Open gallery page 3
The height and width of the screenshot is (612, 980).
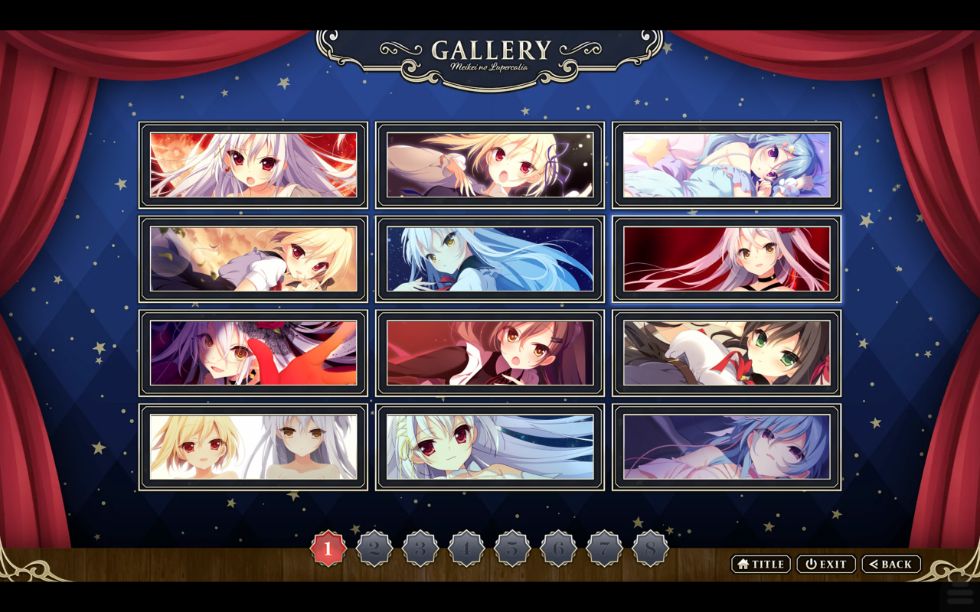click(420, 548)
